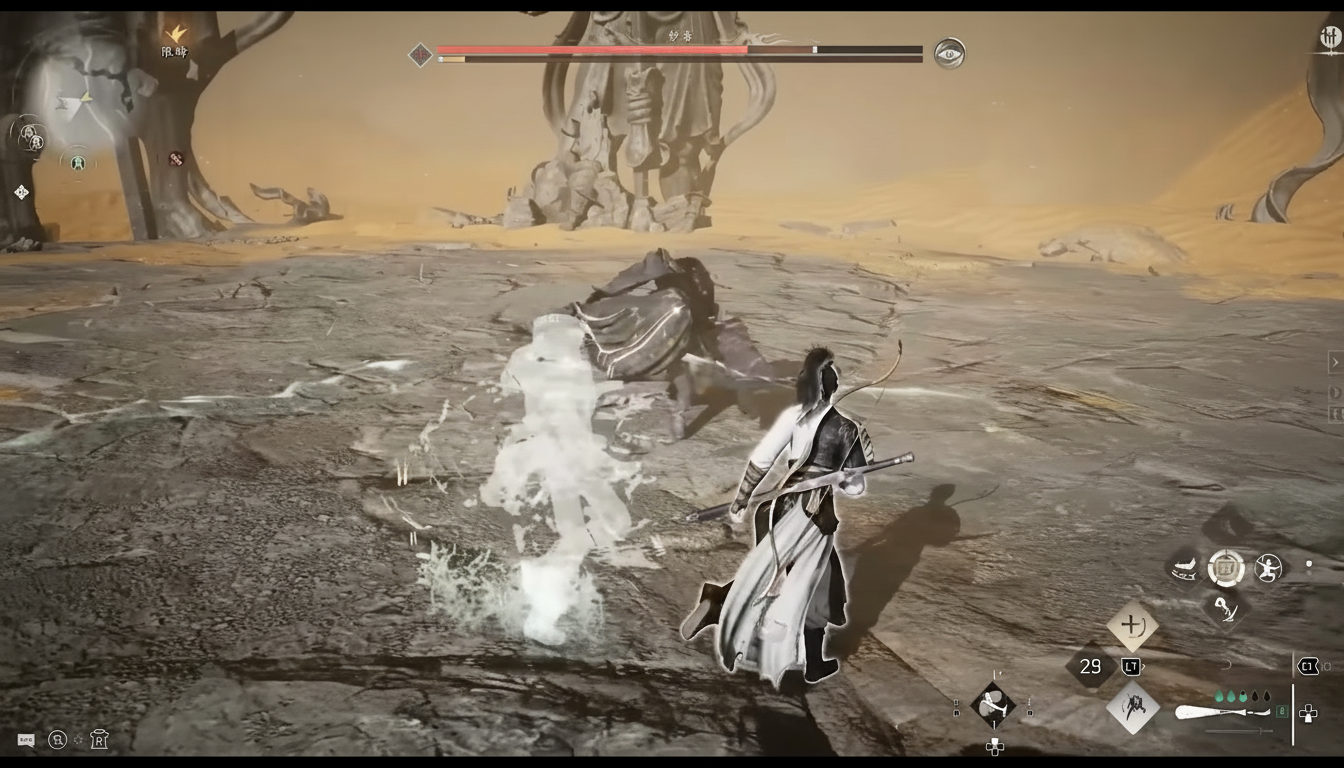The width and height of the screenshot is (1344, 768).
Task: Click the lantern R emote icon
Action: (x=98, y=740)
